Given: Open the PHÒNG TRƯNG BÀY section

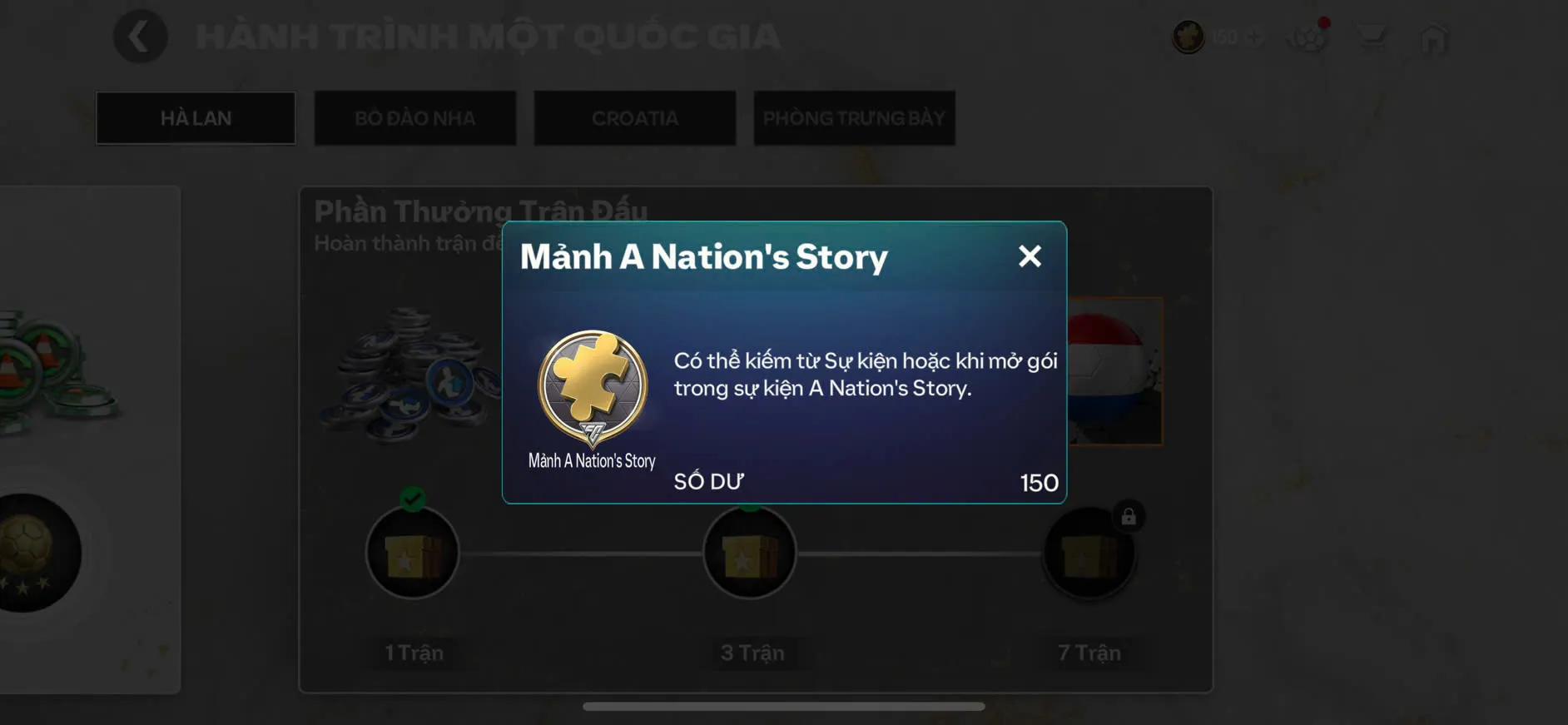Looking at the screenshot, I should pyautogui.click(x=854, y=117).
